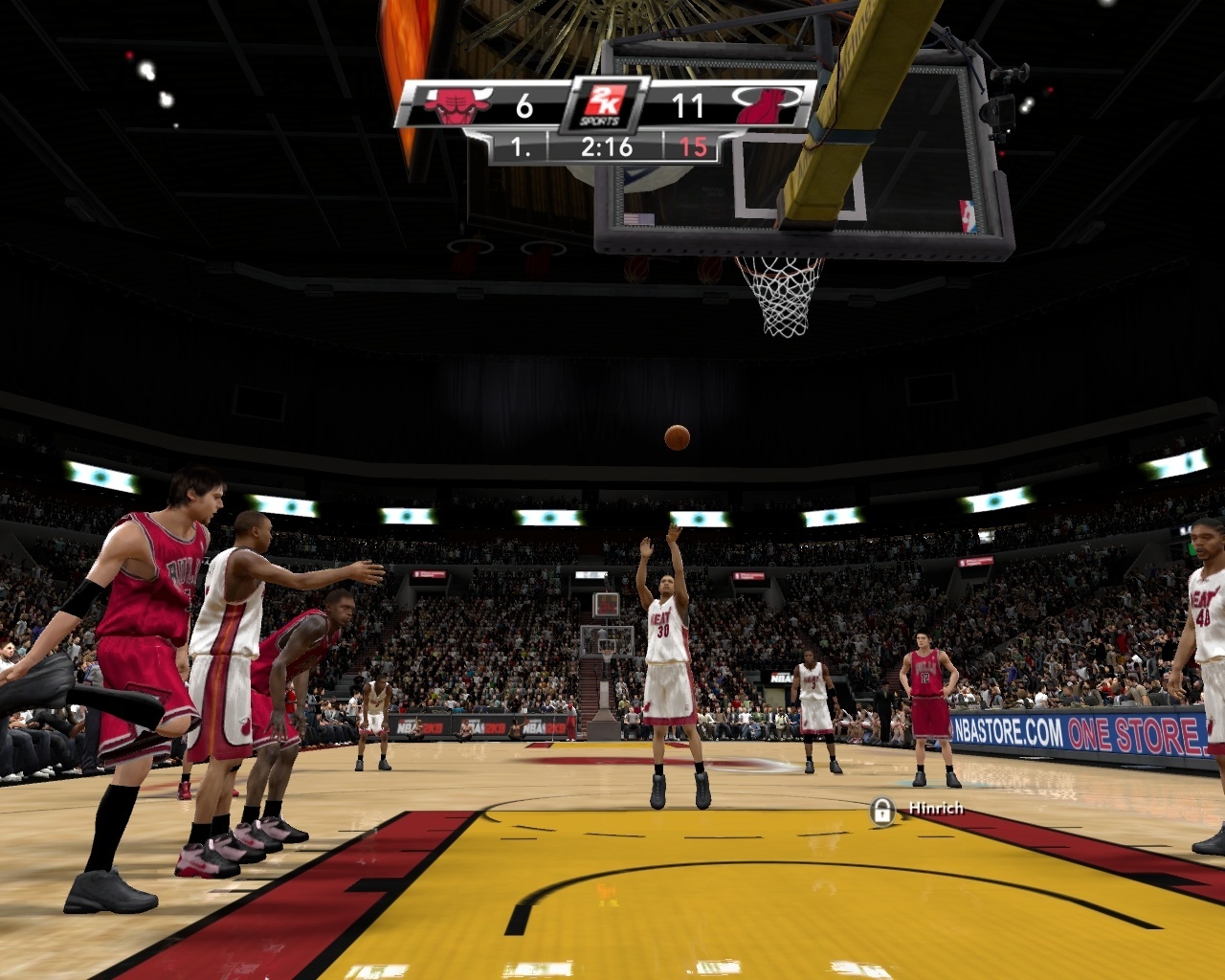Select the basketball in mid-air above the rim
Screen dimensions: 1225x980
[678, 438]
